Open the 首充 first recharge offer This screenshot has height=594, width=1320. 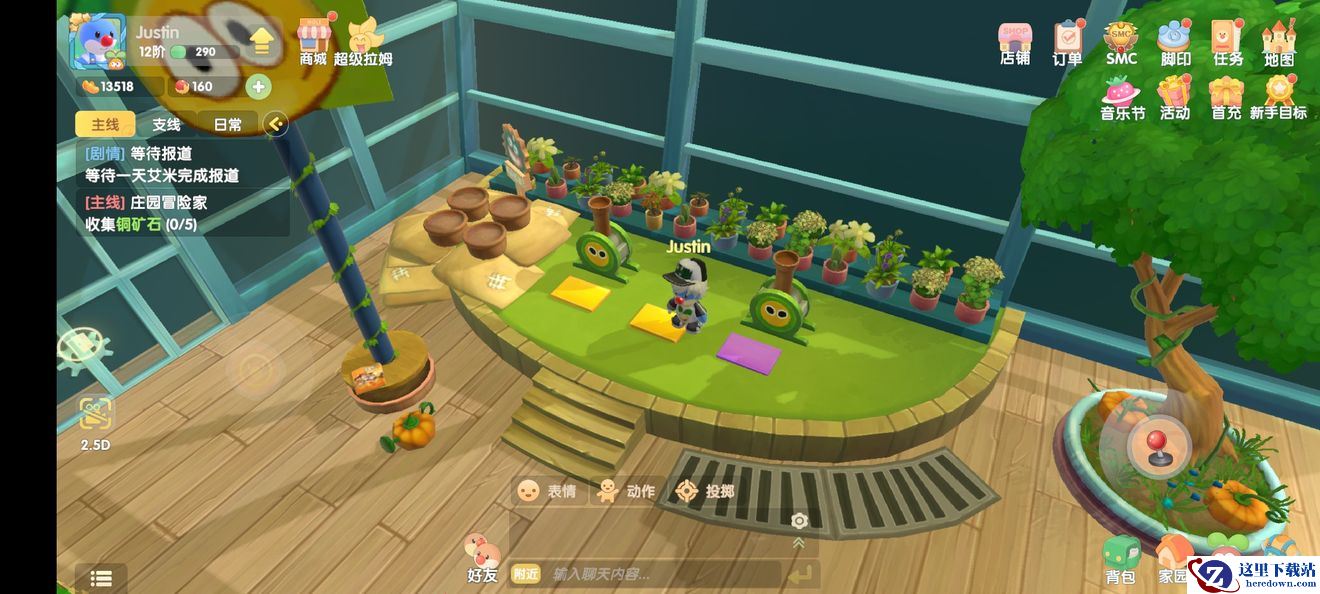click(x=1226, y=97)
